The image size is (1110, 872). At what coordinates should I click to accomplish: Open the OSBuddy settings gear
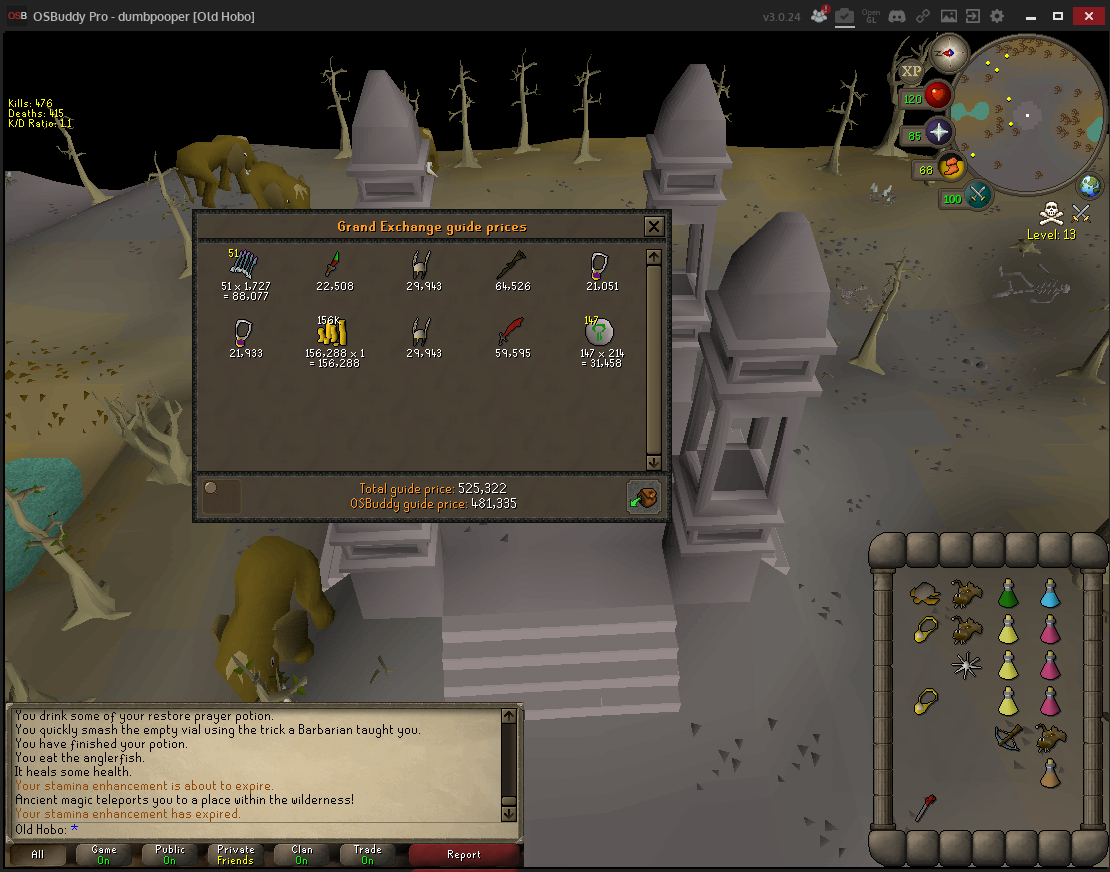click(x=996, y=16)
